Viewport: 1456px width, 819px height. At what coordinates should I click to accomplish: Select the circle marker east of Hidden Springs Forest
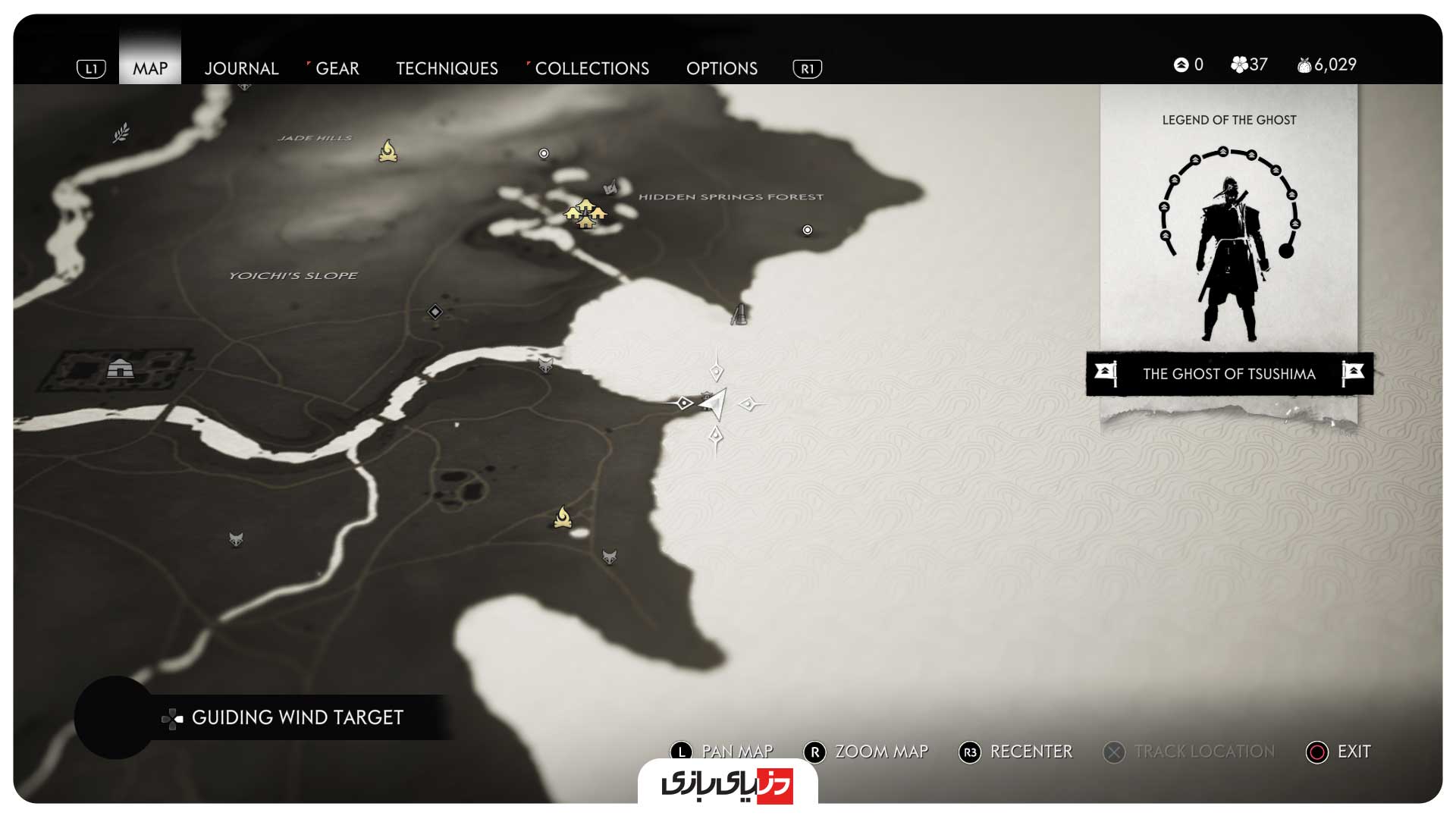coord(808,230)
